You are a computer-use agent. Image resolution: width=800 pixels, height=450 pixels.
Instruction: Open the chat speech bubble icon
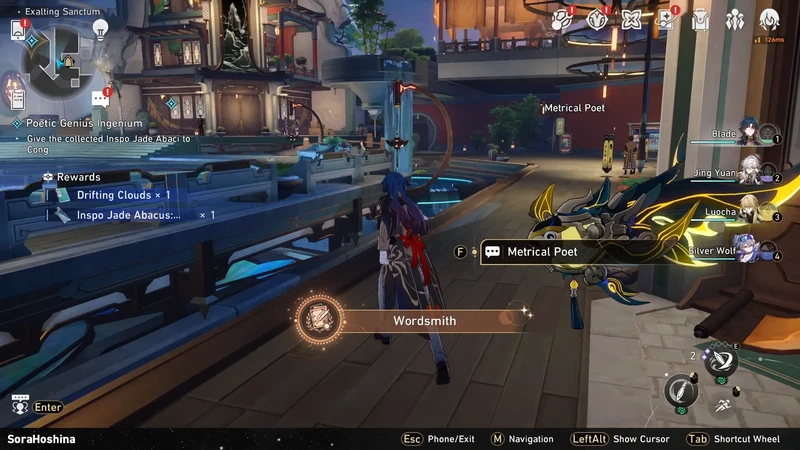click(x=100, y=98)
